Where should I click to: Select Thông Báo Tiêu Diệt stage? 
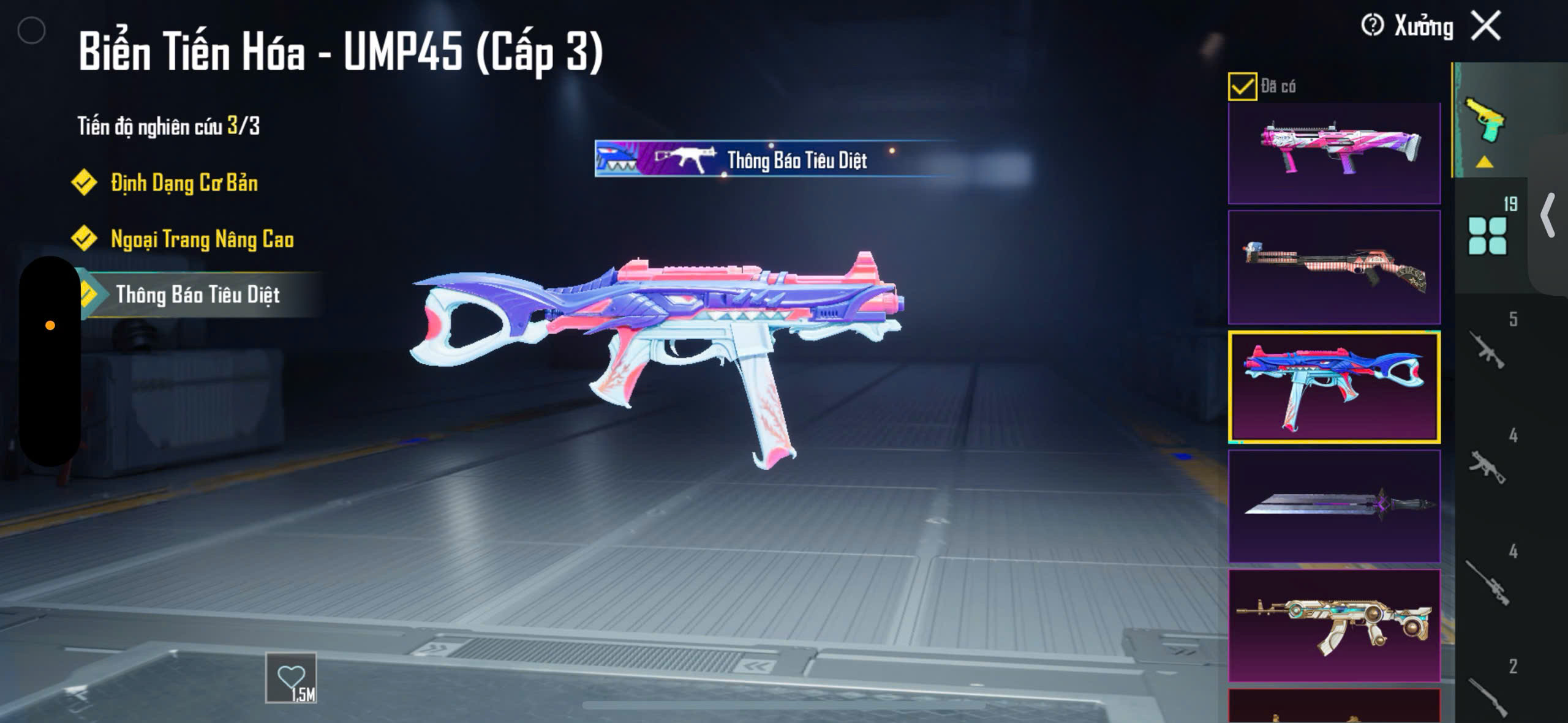coord(197,295)
